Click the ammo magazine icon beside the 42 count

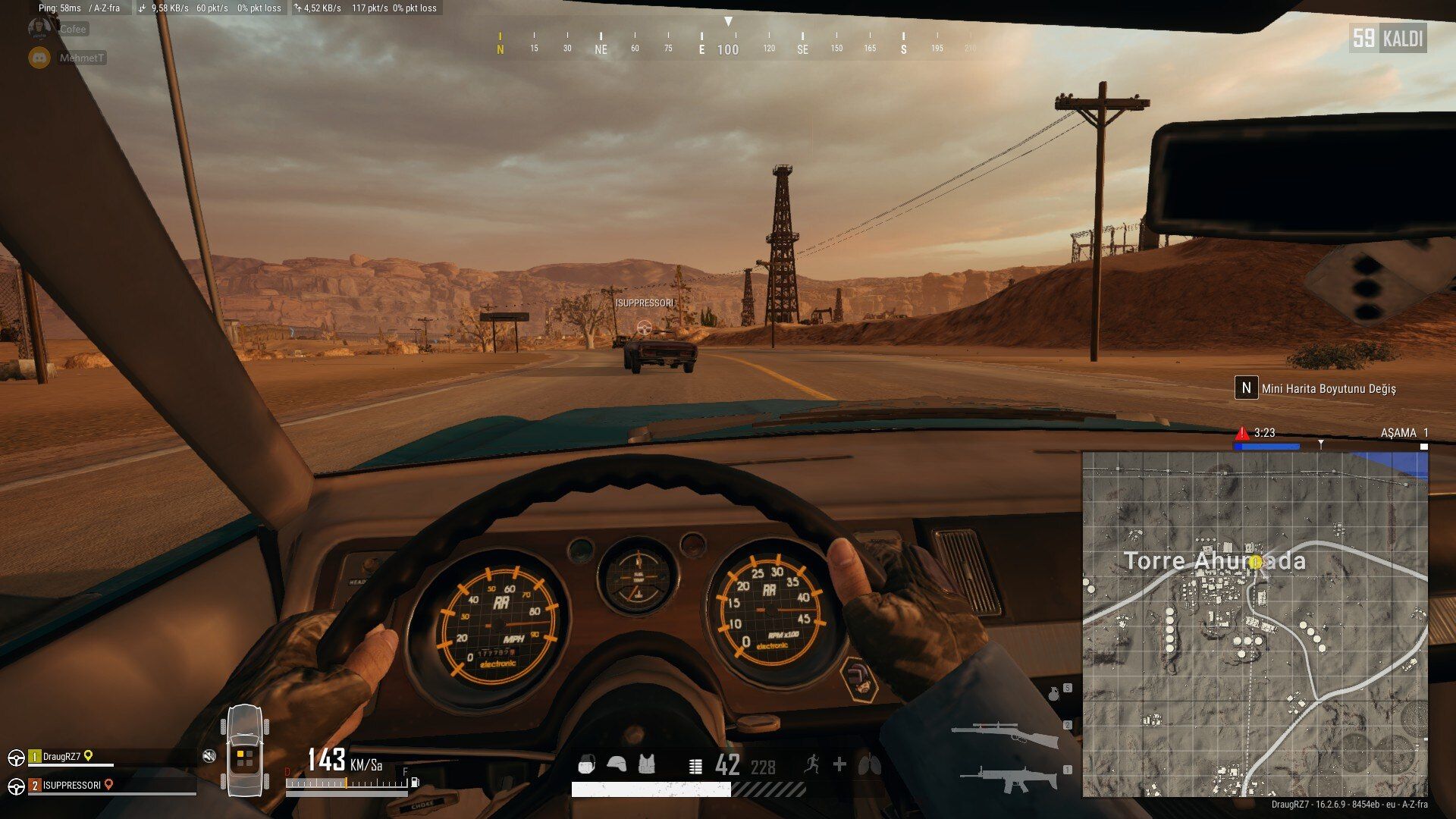(695, 766)
